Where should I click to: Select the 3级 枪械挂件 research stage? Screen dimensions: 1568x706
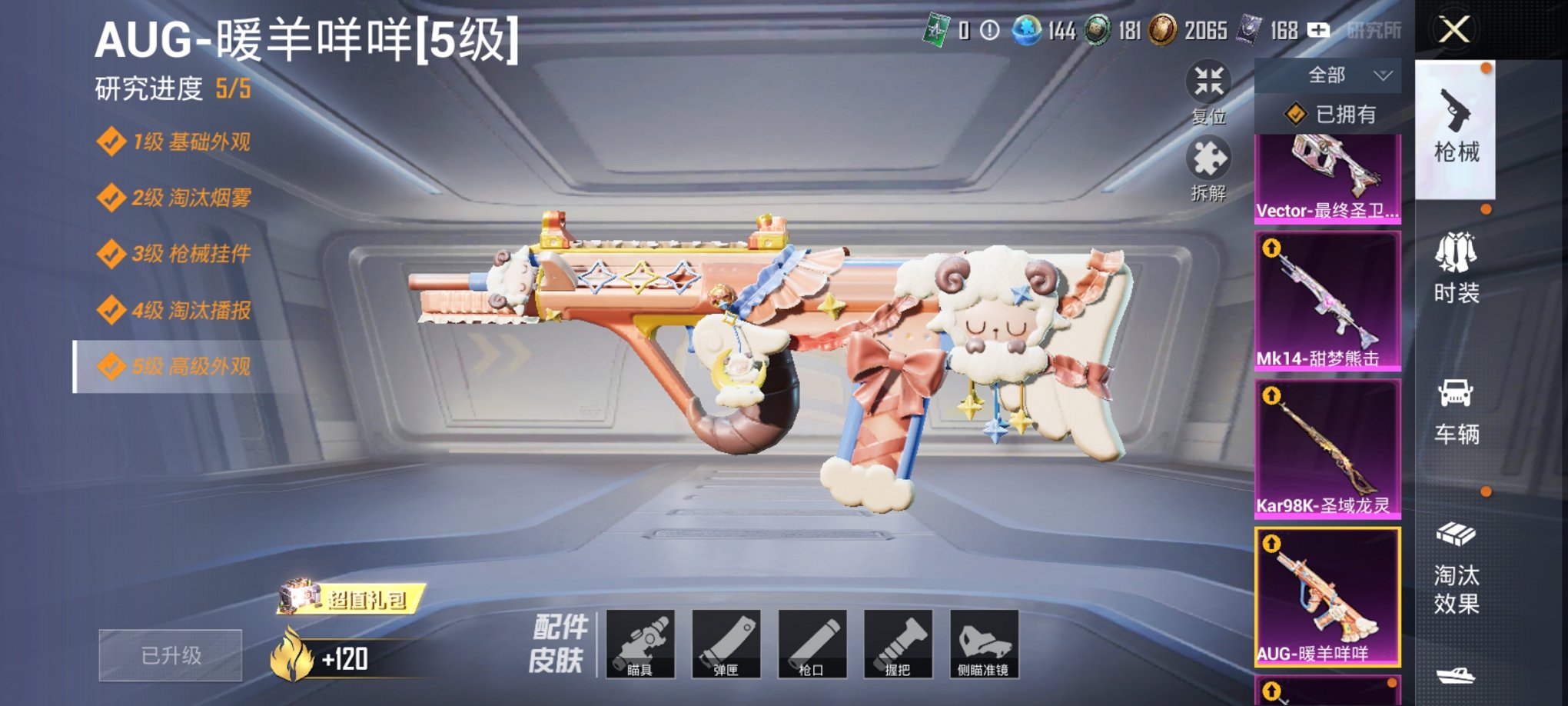pos(178,254)
